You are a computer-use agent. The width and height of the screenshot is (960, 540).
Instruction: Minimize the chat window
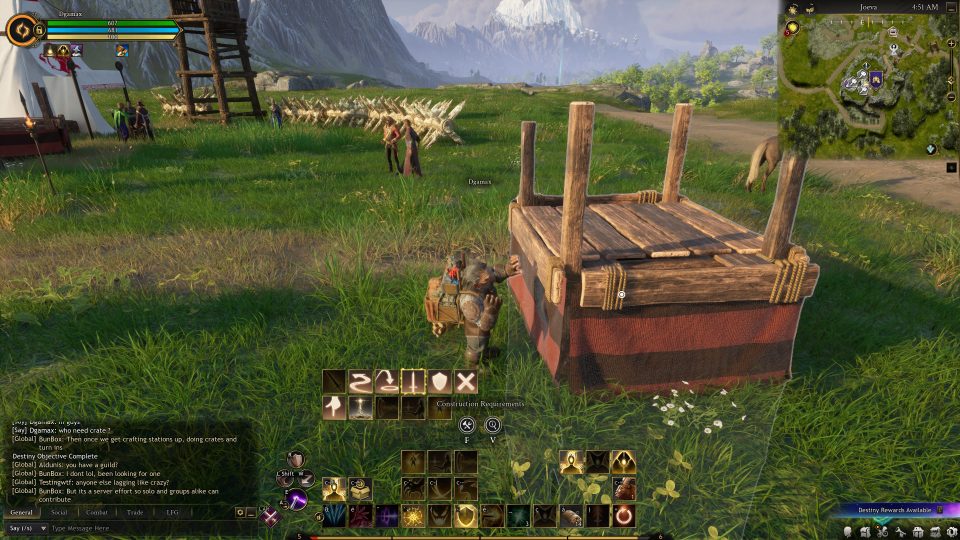[x=252, y=512]
